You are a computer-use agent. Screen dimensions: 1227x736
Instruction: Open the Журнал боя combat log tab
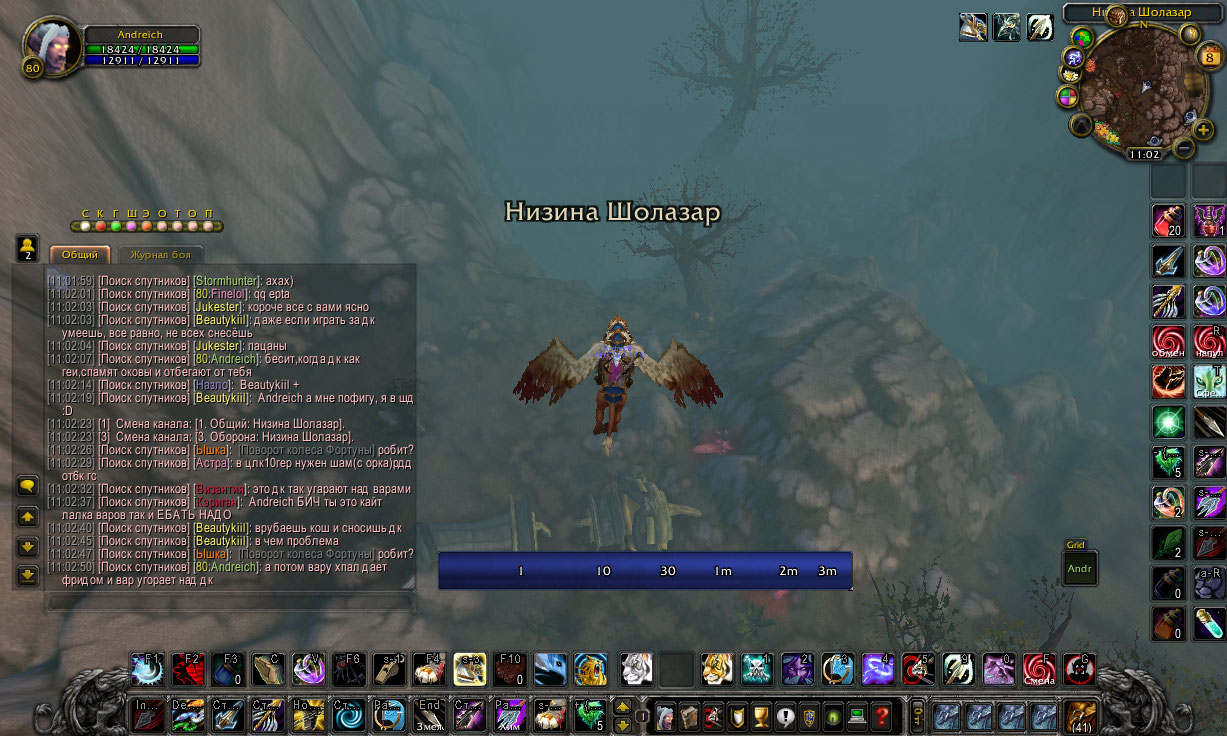[x=160, y=255]
